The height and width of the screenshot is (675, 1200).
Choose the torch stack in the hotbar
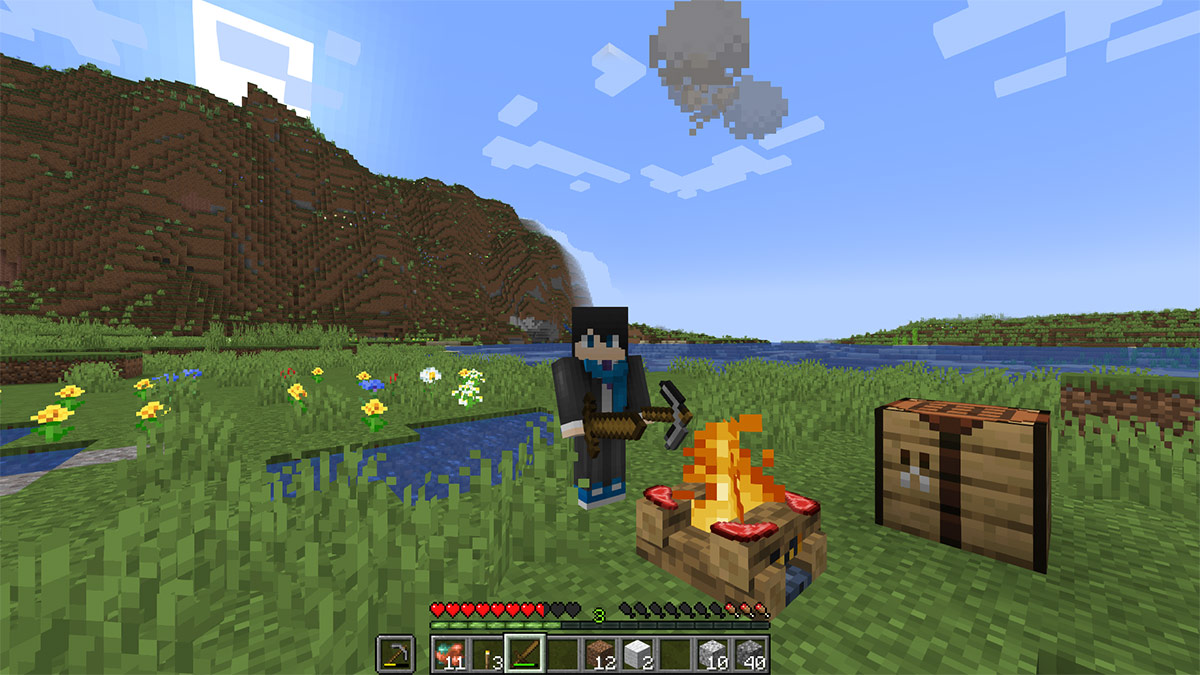pyautogui.click(x=487, y=654)
